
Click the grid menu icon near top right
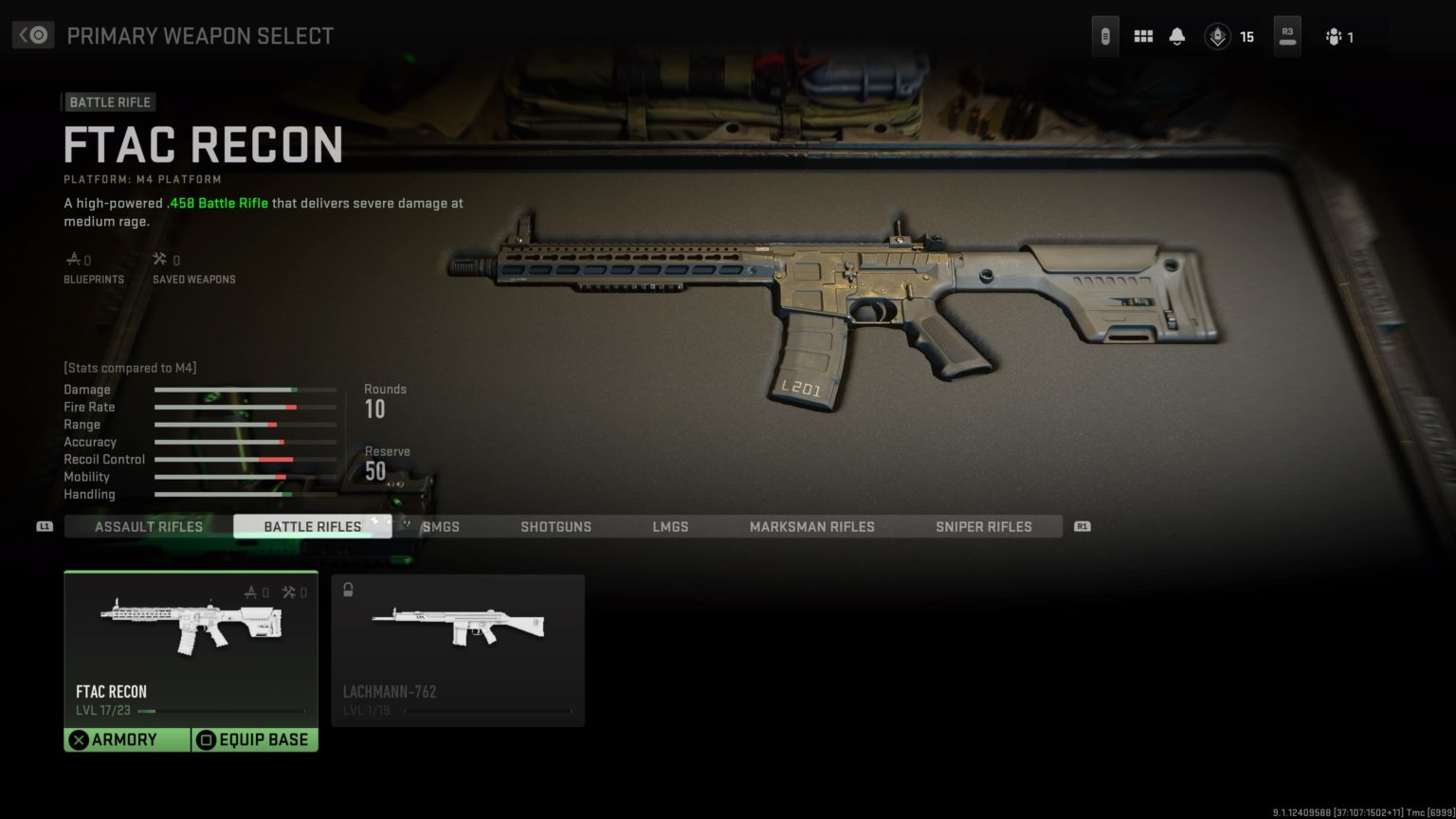(1143, 34)
